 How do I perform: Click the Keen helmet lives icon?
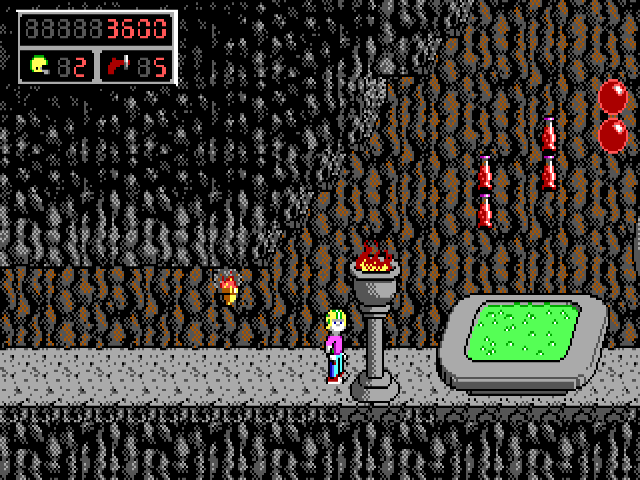tap(40, 66)
